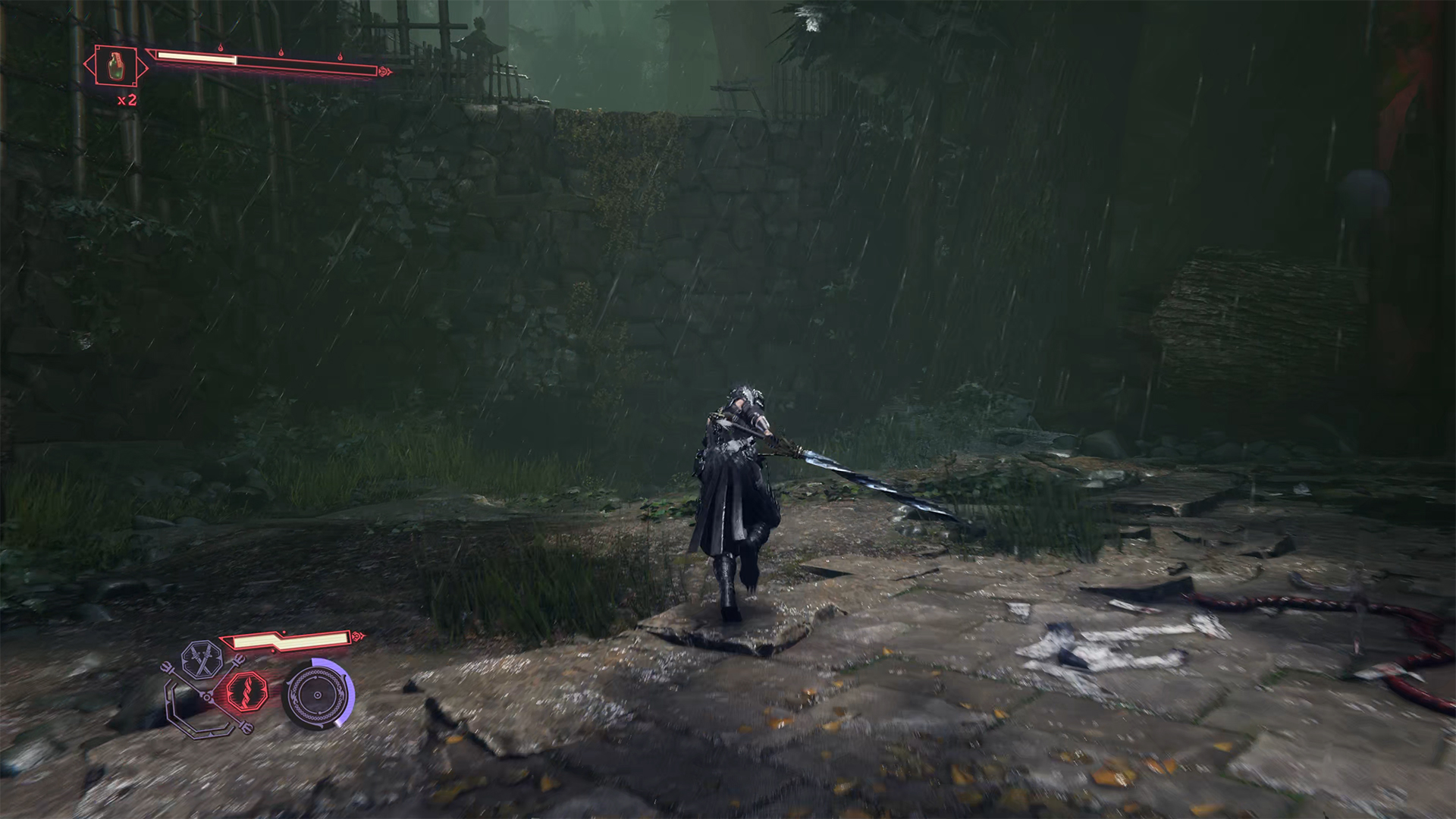The width and height of the screenshot is (1456, 819).
Task: Click the circular purple cooldown dial
Action: click(318, 695)
